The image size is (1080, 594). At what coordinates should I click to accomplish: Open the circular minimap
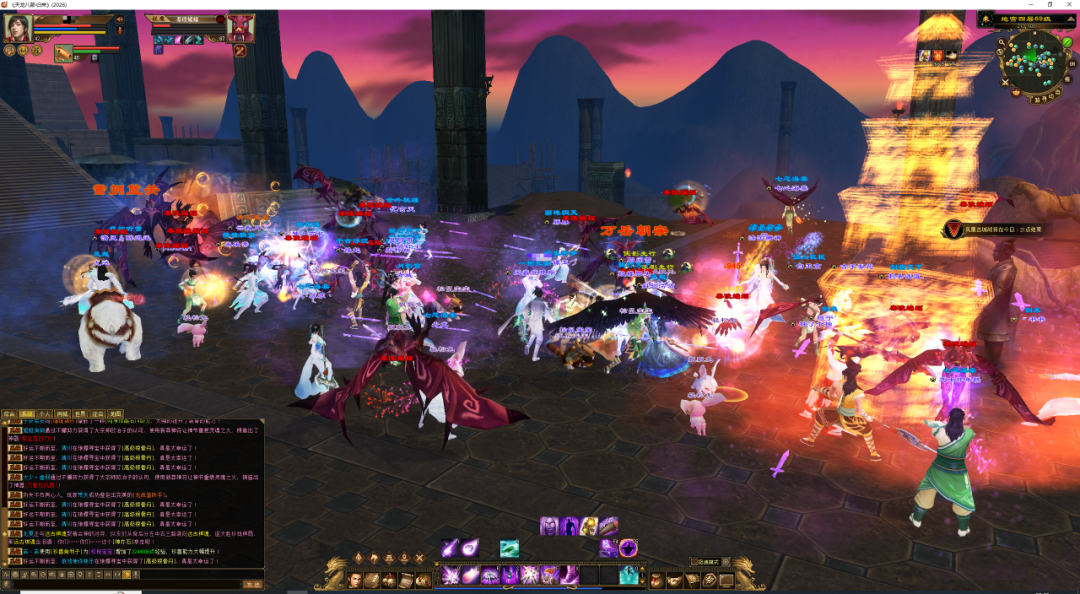click(x=1033, y=59)
